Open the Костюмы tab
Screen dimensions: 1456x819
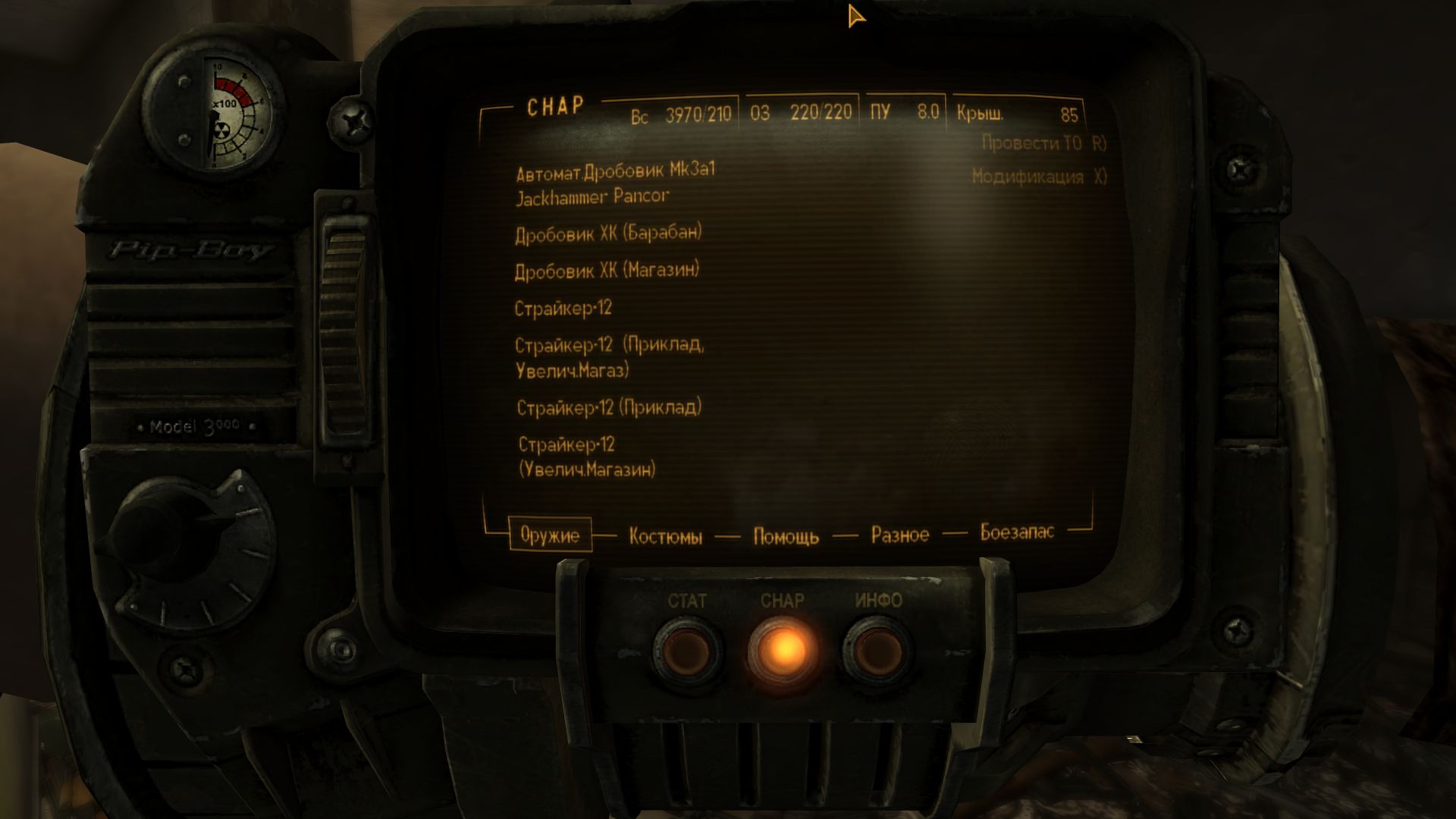point(665,537)
